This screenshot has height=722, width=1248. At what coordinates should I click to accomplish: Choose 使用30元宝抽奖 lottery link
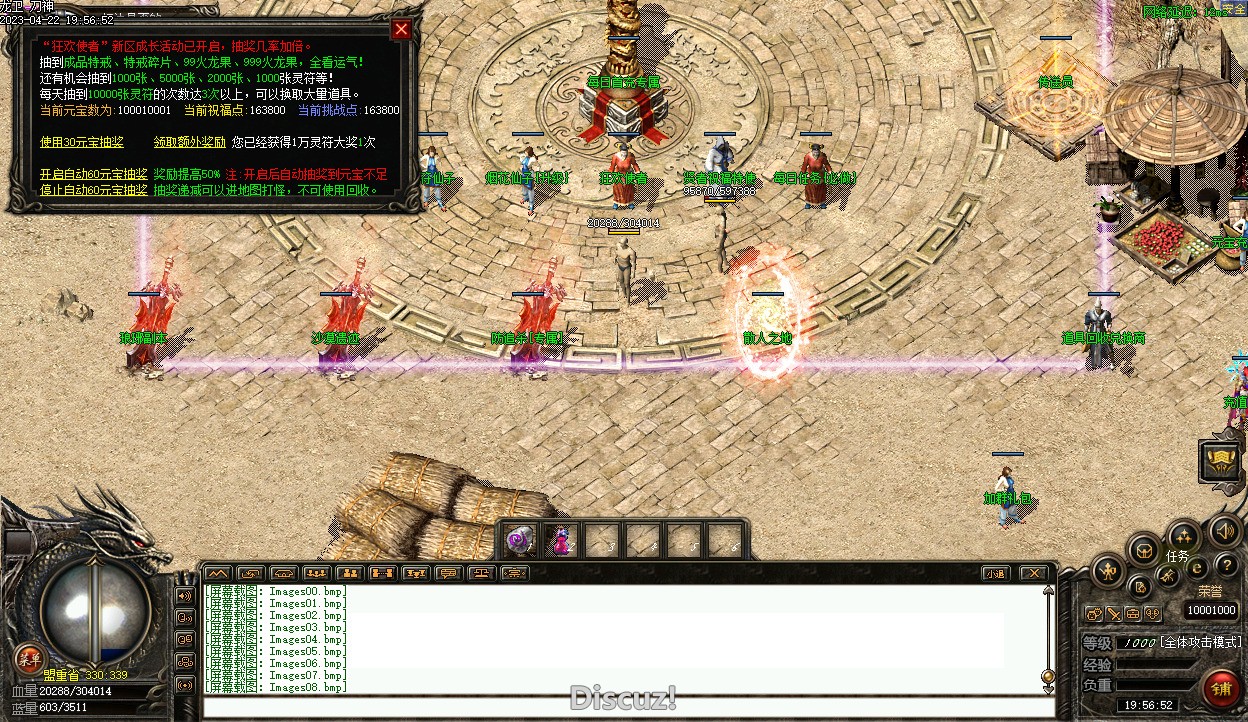[82, 143]
